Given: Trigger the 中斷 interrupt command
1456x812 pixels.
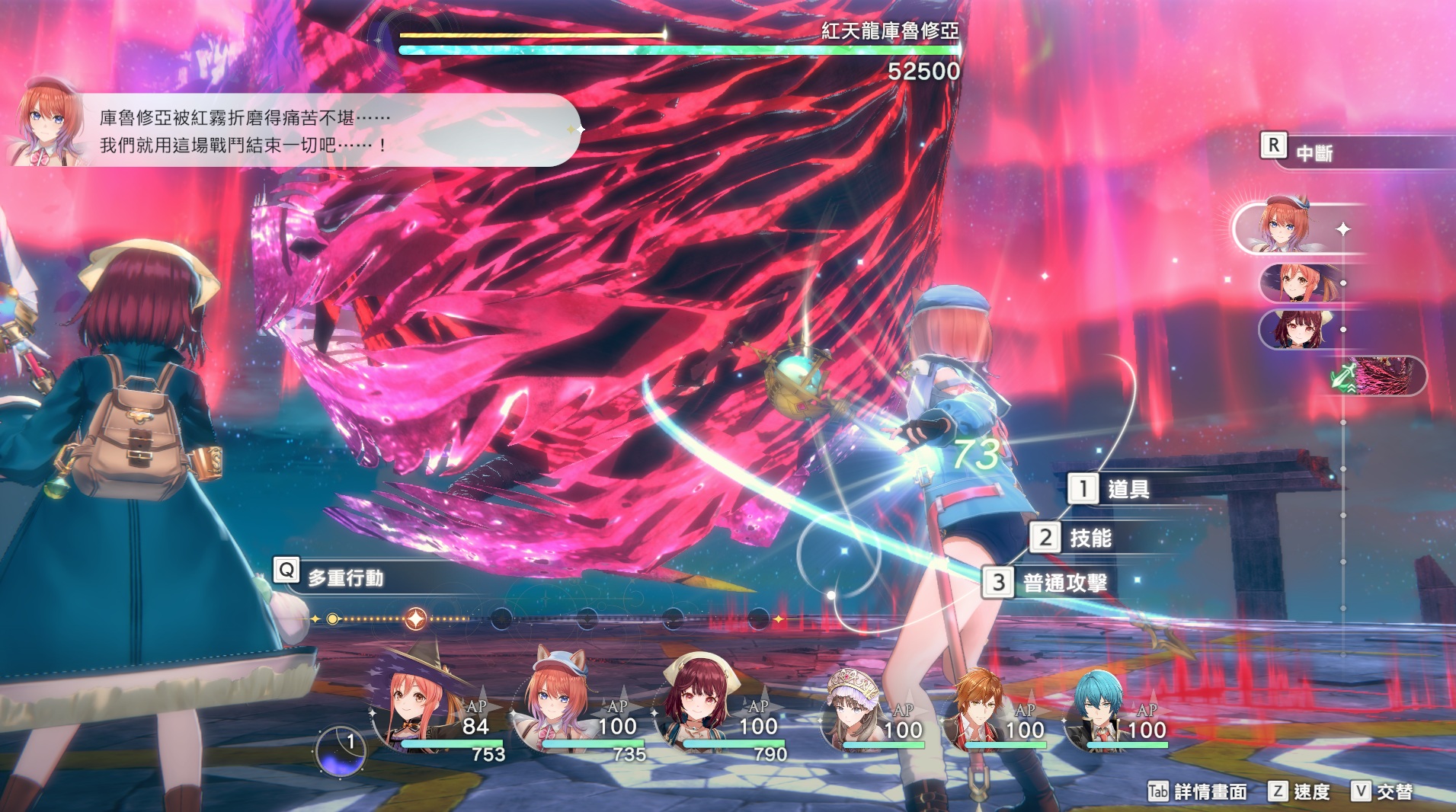Looking at the screenshot, I should [x=1312, y=152].
